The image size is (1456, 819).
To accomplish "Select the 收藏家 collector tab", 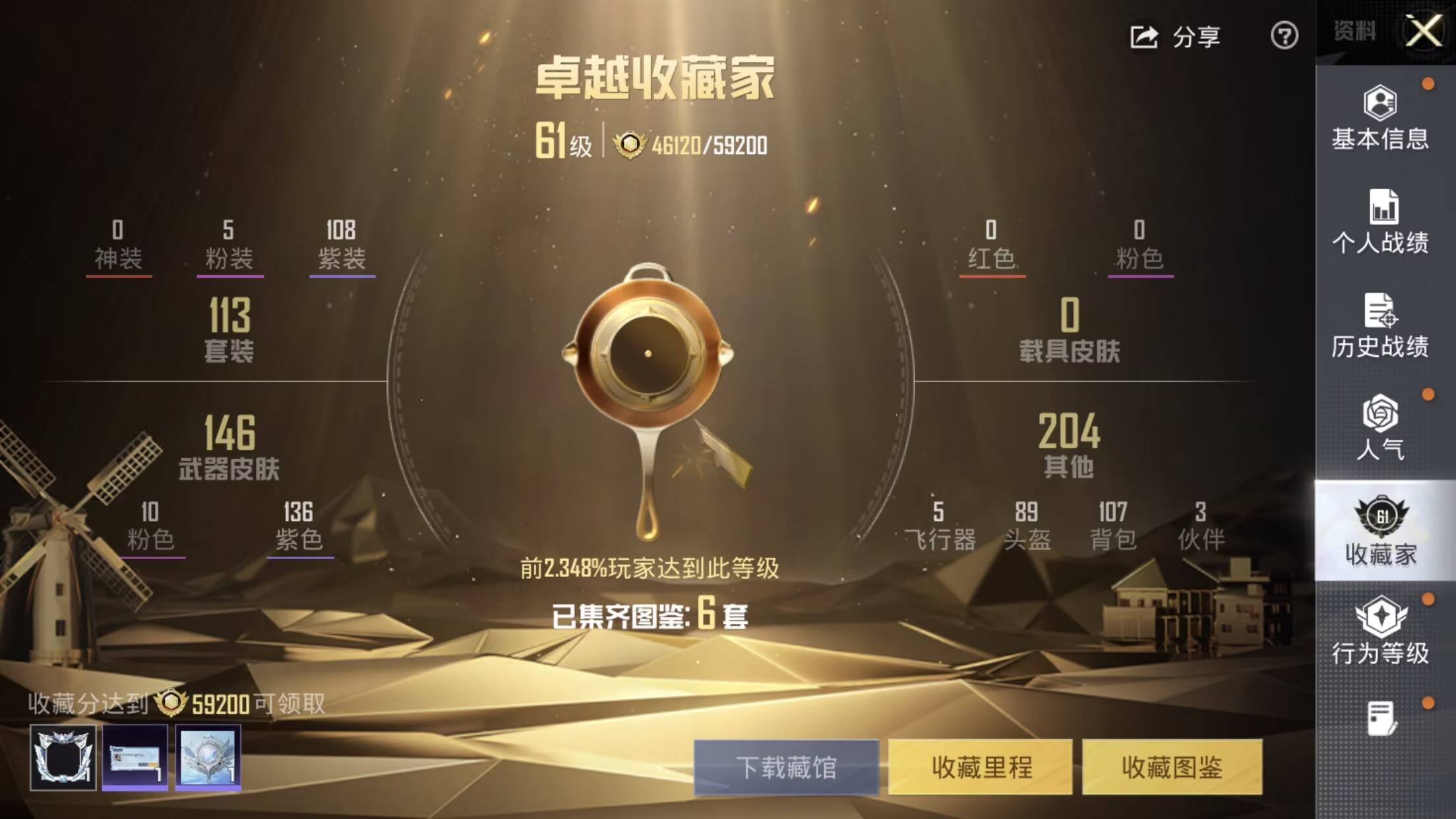I will (1380, 531).
